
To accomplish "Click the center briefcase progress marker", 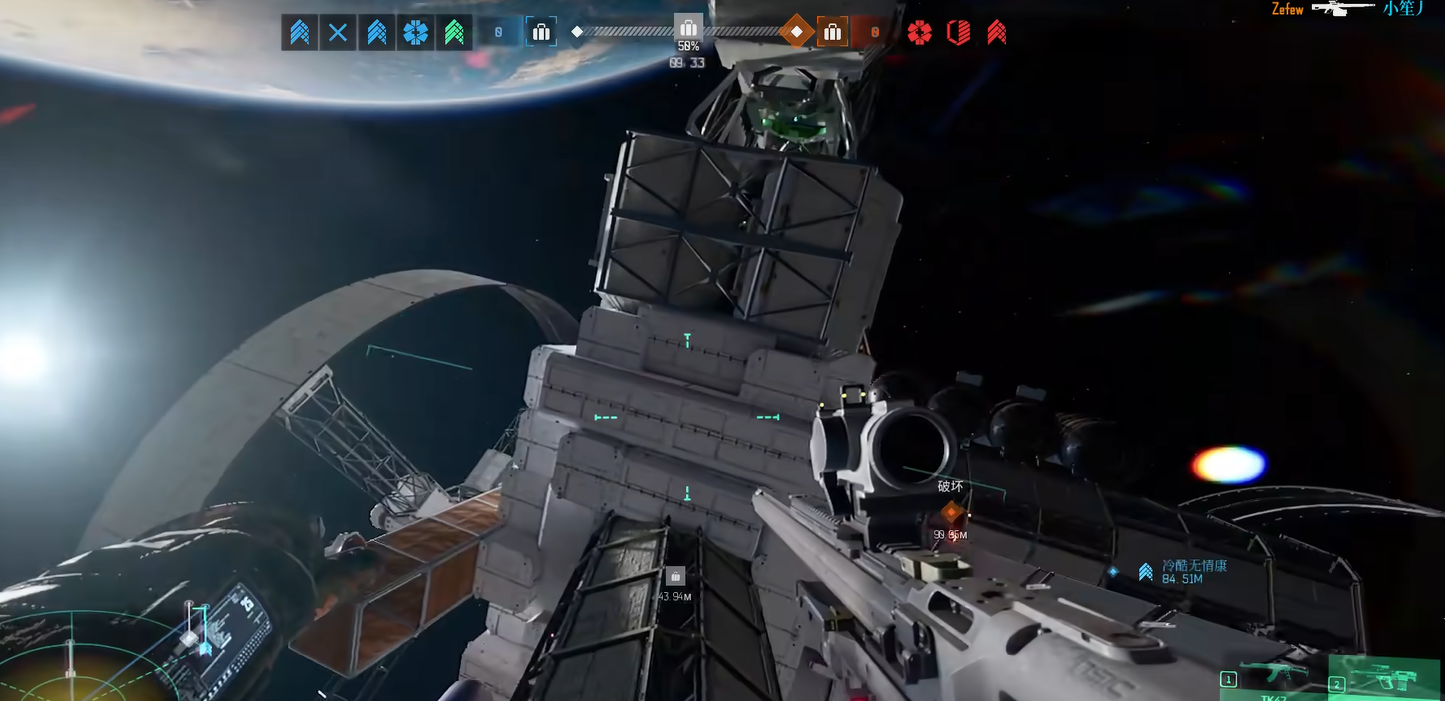I will (x=688, y=27).
